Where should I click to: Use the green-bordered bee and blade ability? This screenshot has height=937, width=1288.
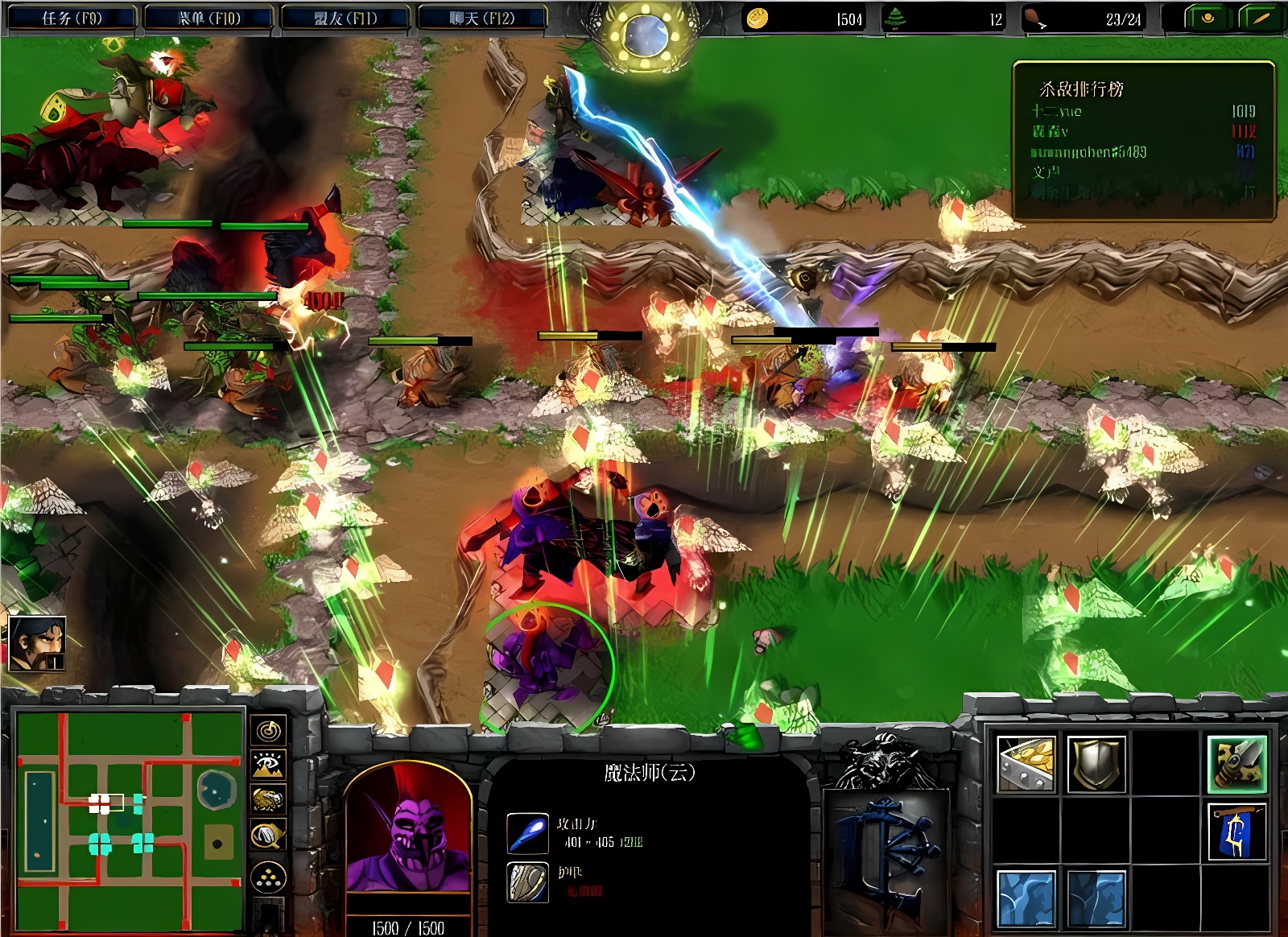1236,763
